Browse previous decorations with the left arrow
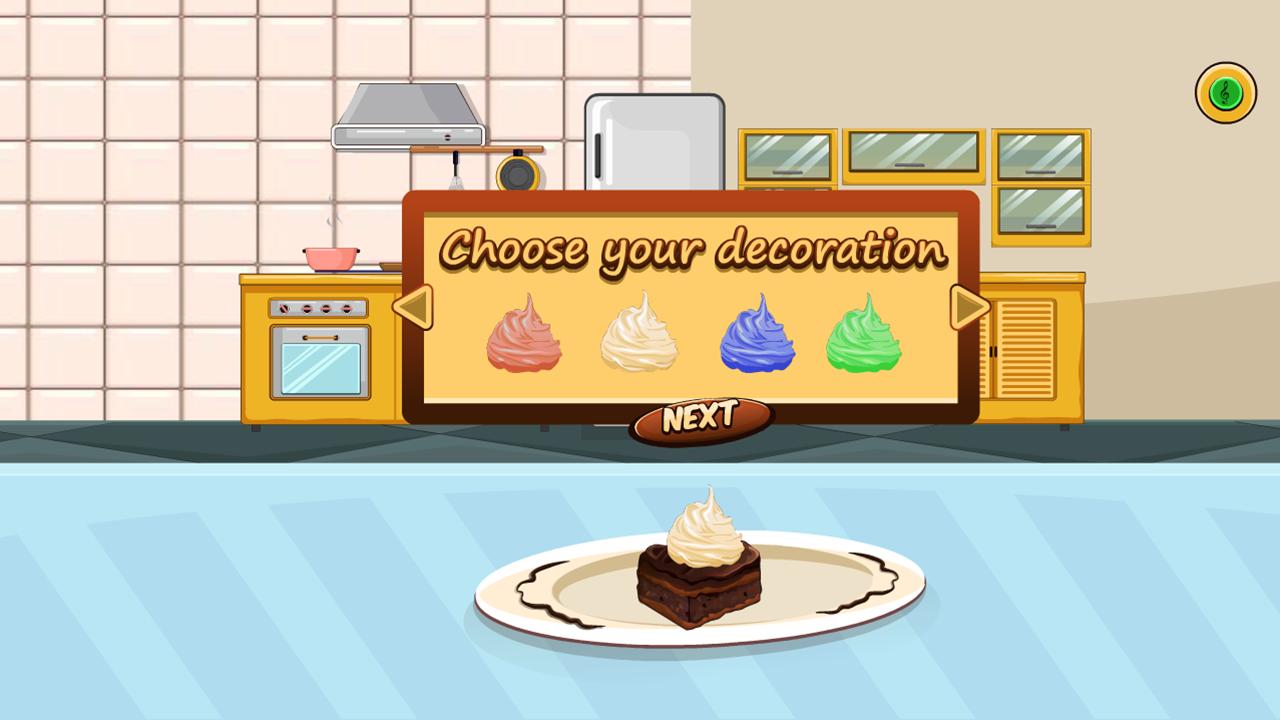1280x720 pixels. (413, 308)
